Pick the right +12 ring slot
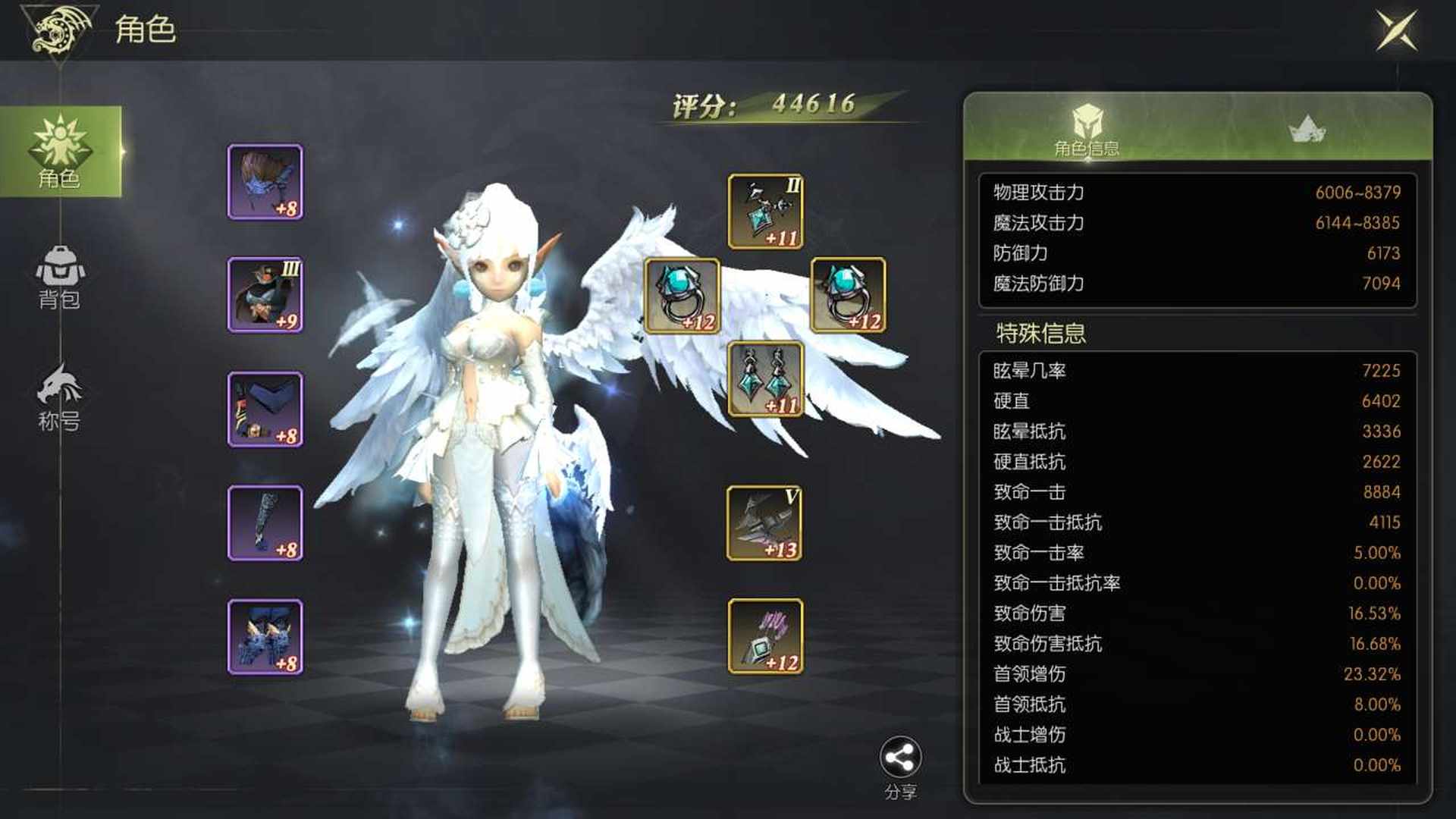This screenshot has width=1456, height=819. pos(848,296)
